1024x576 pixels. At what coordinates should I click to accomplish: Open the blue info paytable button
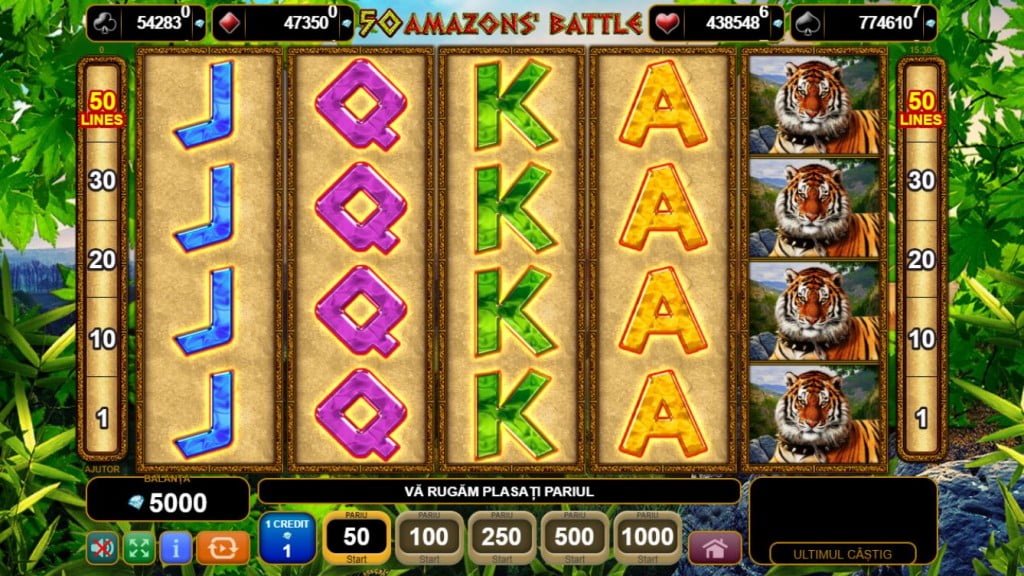176,547
